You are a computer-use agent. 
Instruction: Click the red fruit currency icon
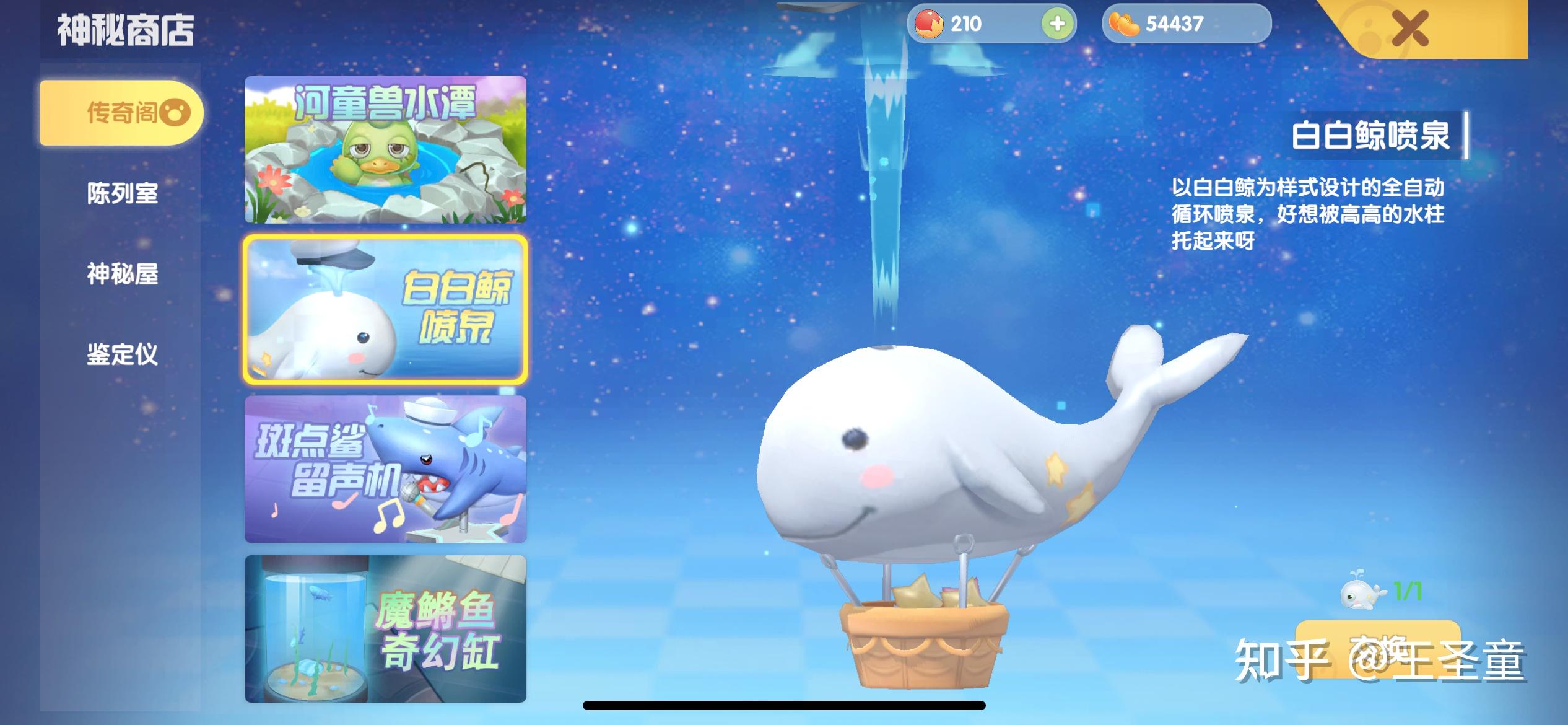point(928,24)
